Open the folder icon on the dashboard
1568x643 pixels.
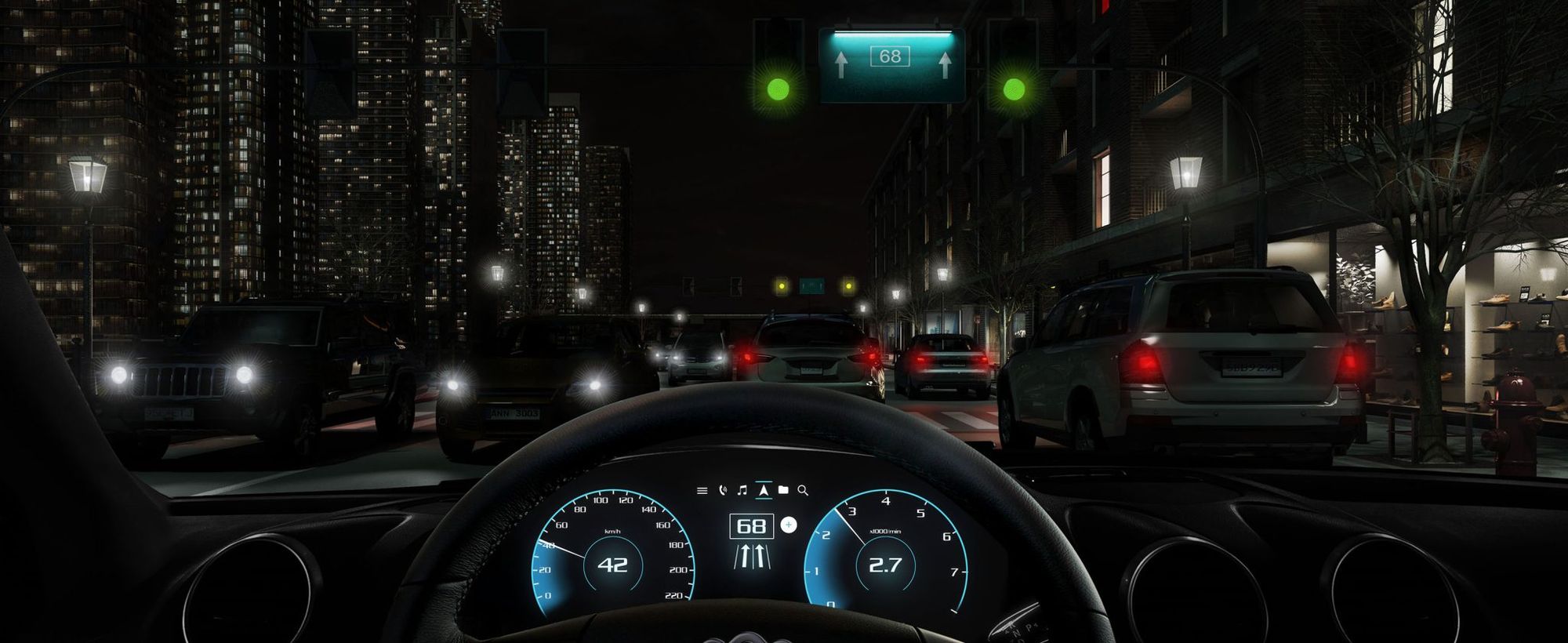coord(783,490)
